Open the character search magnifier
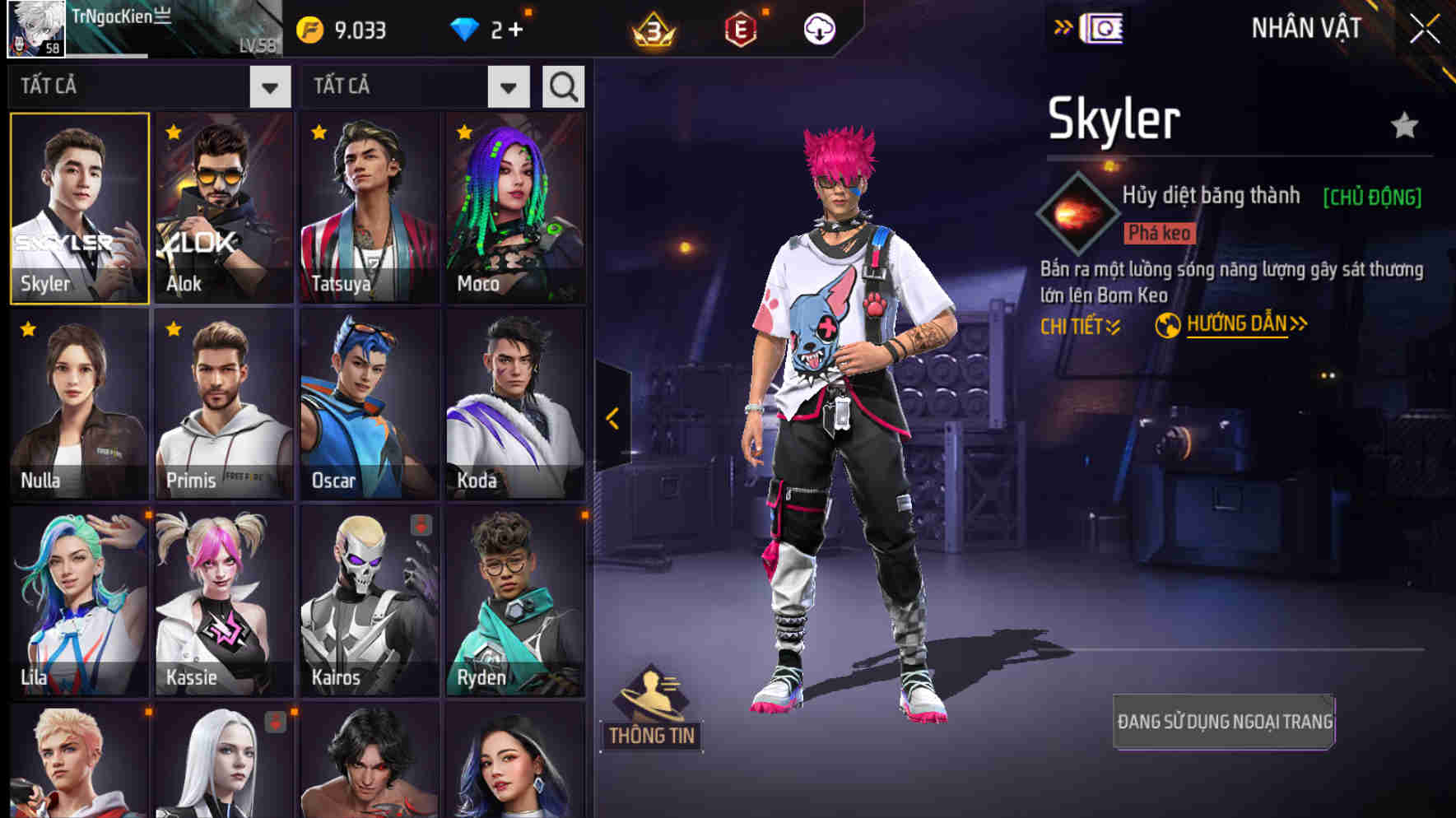1456x818 pixels. pyautogui.click(x=563, y=85)
